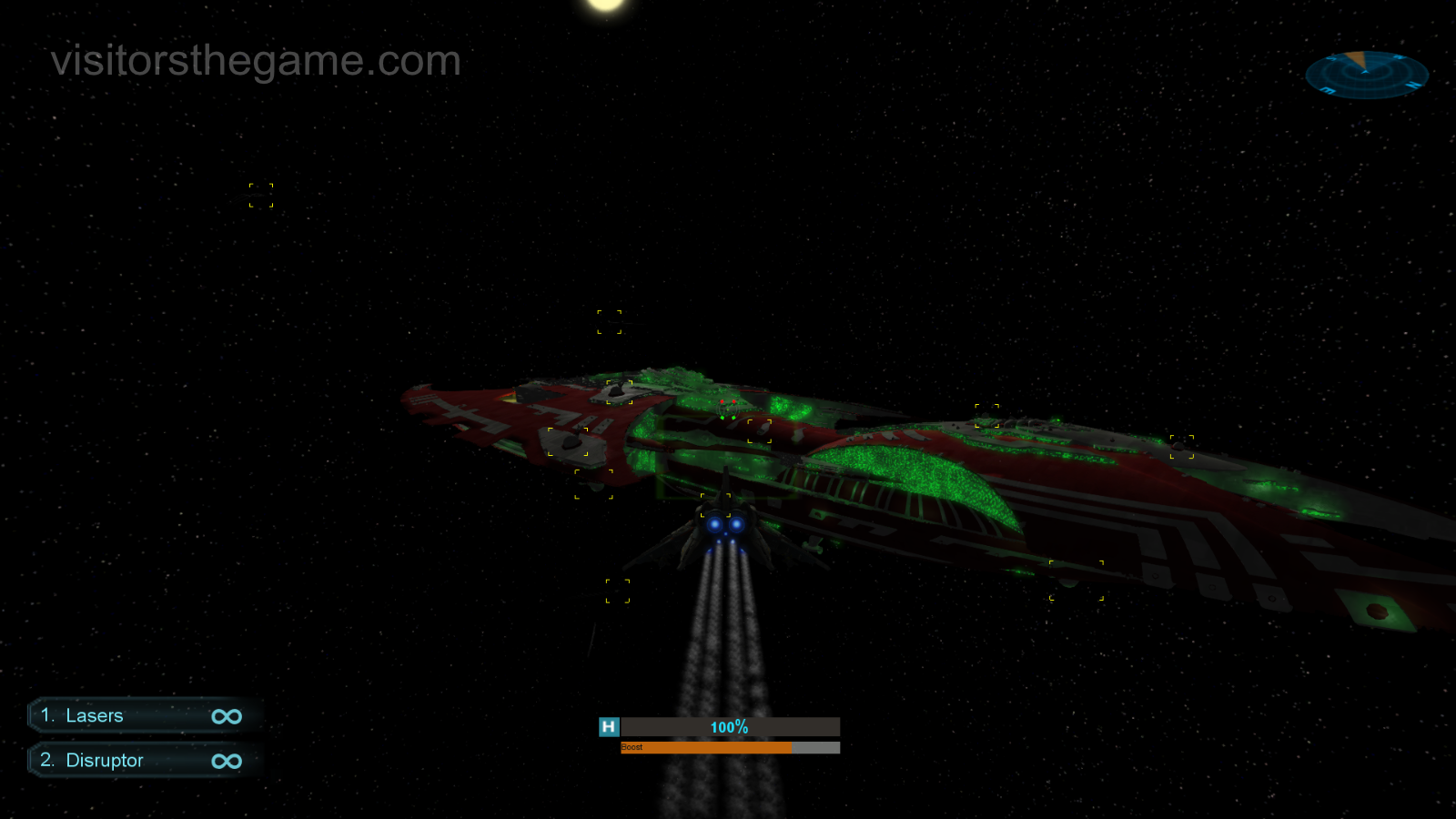Viewport: 1456px width, 819px height.
Task: Toggle the target bracket near the upper left
Action: (259, 194)
